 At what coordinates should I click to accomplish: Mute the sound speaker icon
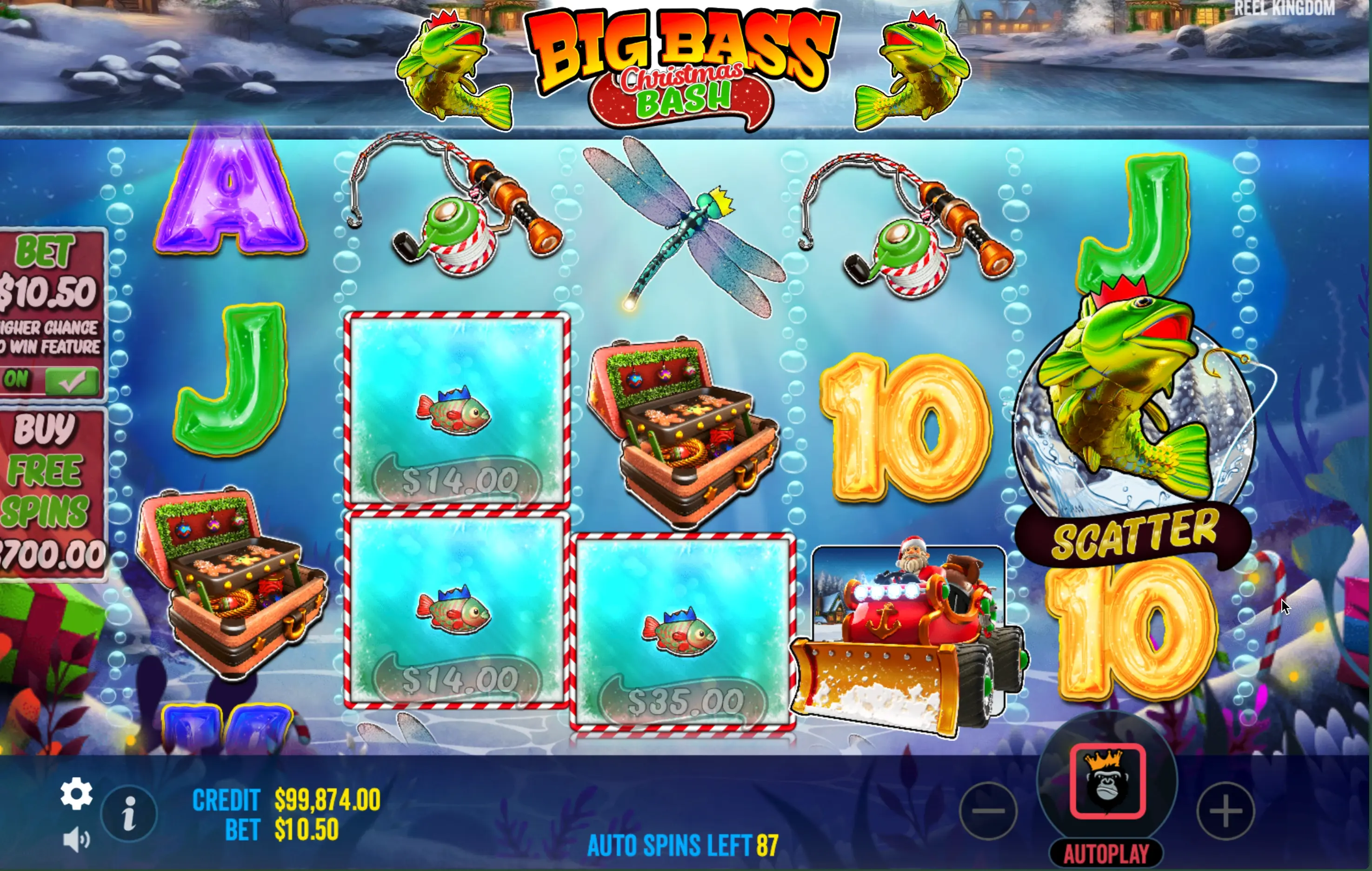click(76, 840)
